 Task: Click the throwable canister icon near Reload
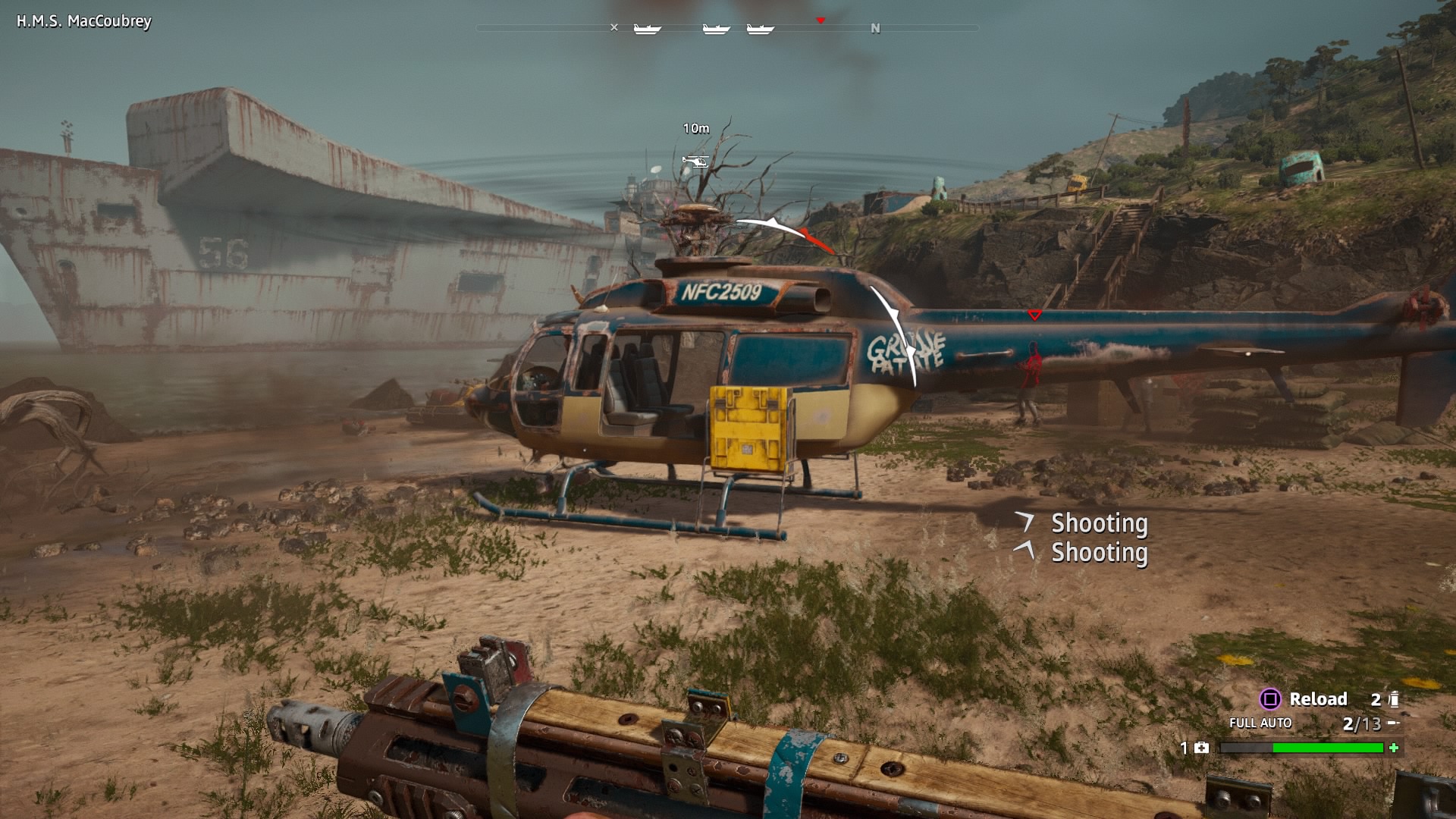(x=1393, y=699)
